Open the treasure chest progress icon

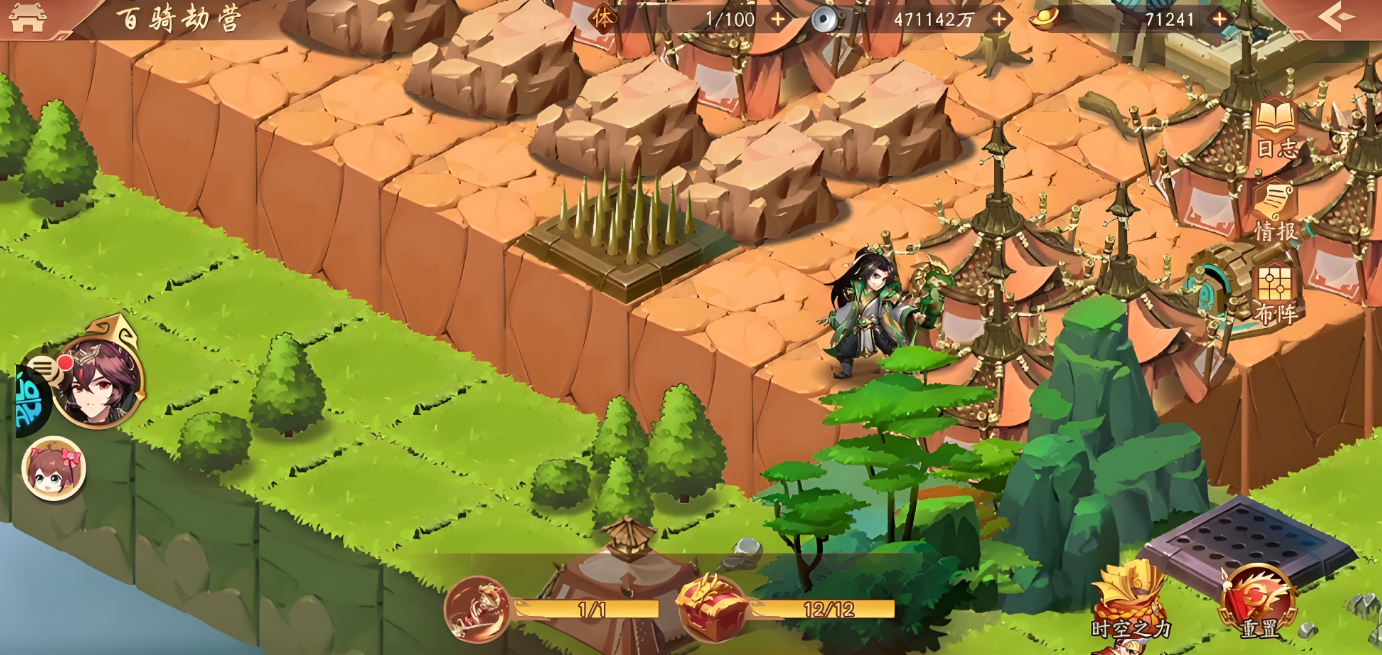click(711, 608)
